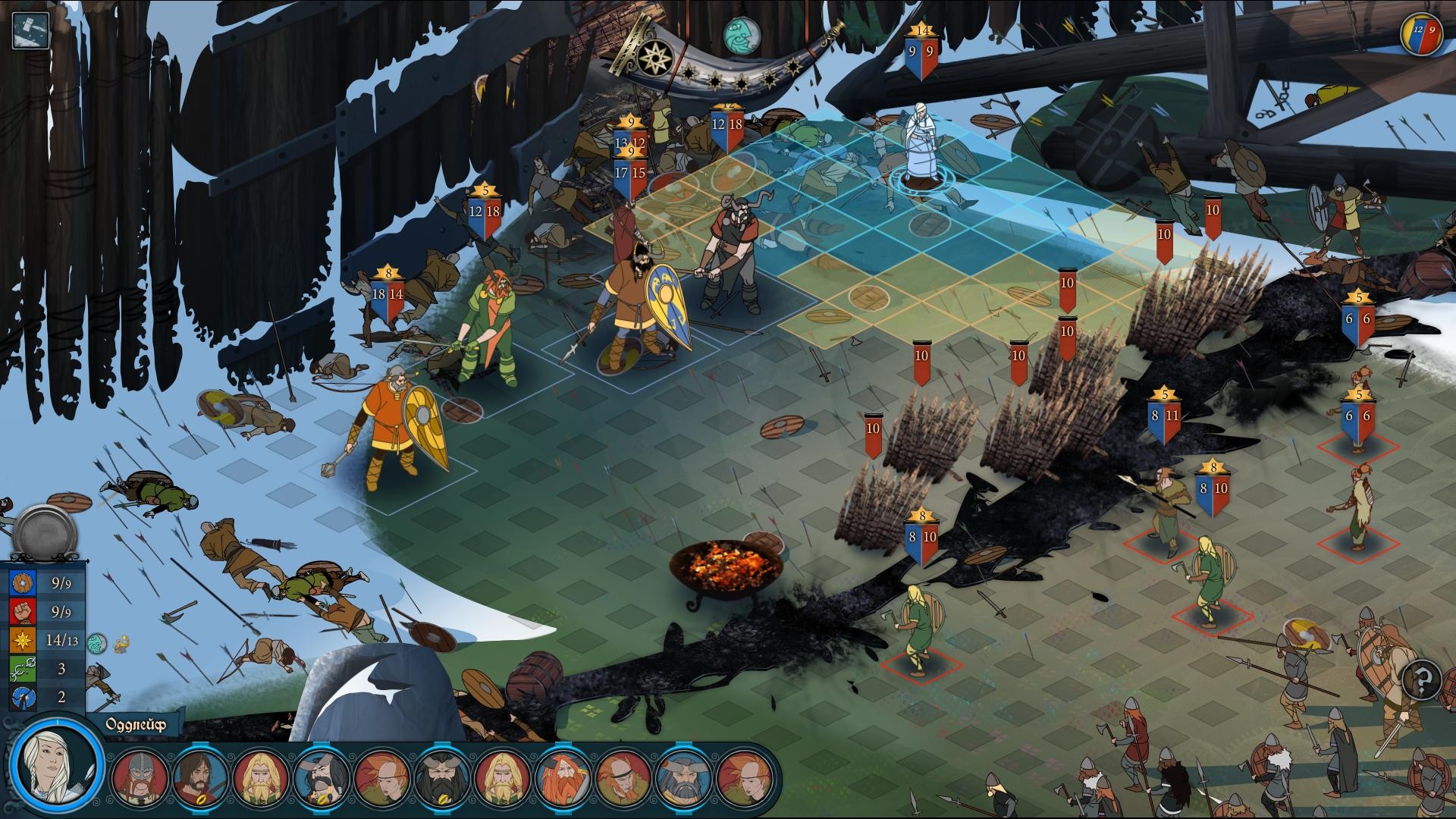Click Oddleif's active unit portrait
1456x819 pixels.
point(55,764)
